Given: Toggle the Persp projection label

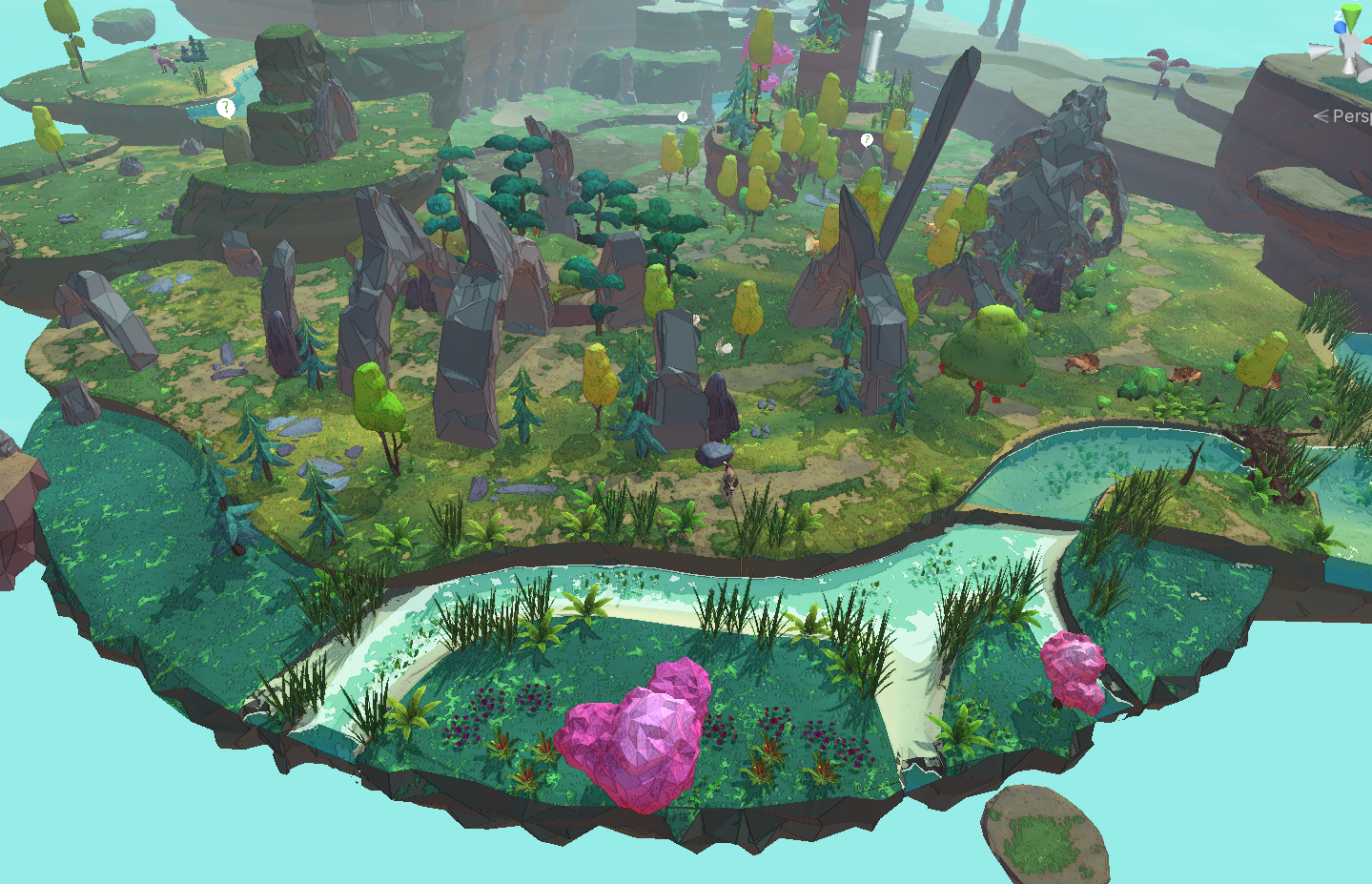Looking at the screenshot, I should (1349, 115).
